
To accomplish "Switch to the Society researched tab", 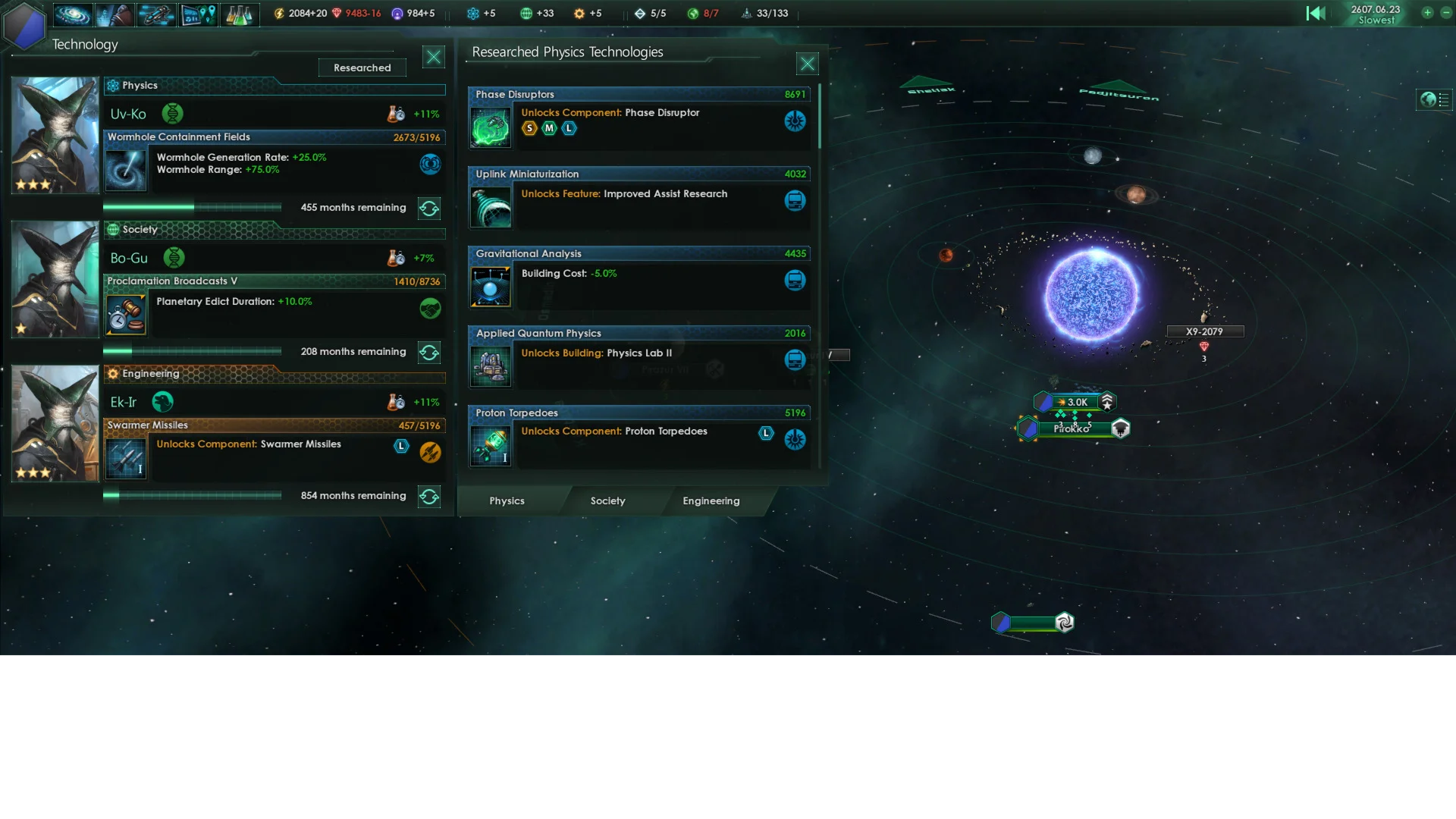I will click(x=607, y=500).
